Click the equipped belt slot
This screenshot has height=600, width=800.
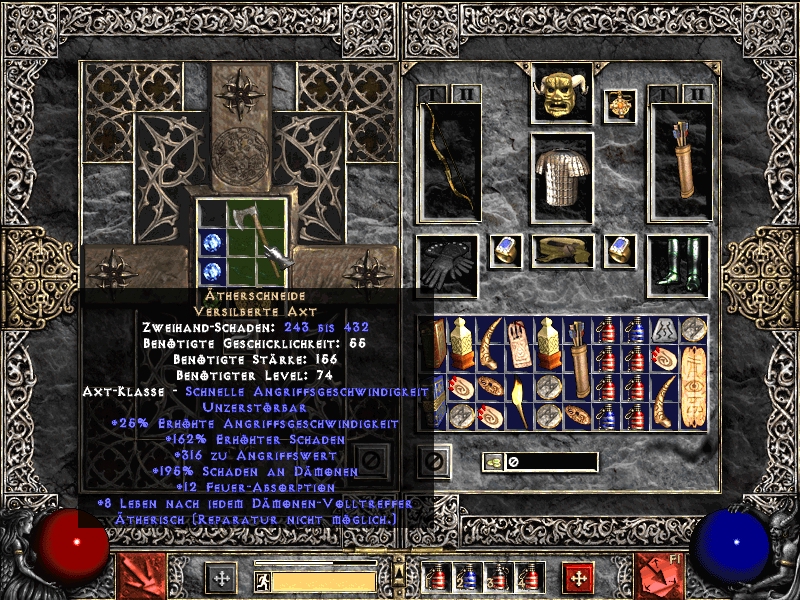tap(562, 251)
